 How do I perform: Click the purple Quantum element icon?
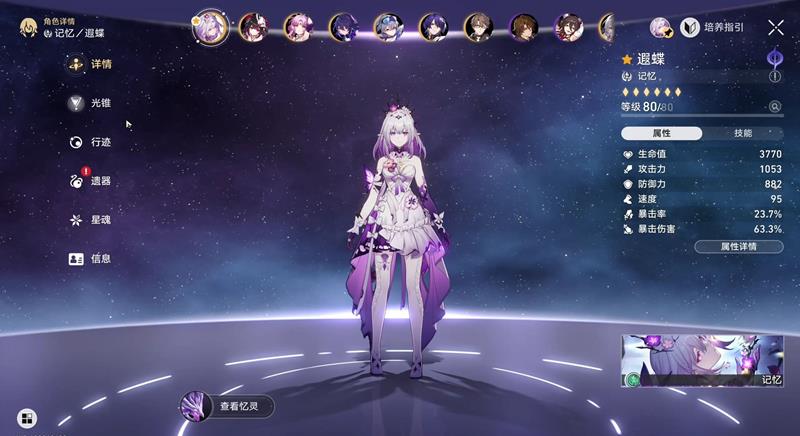[775, 57]
